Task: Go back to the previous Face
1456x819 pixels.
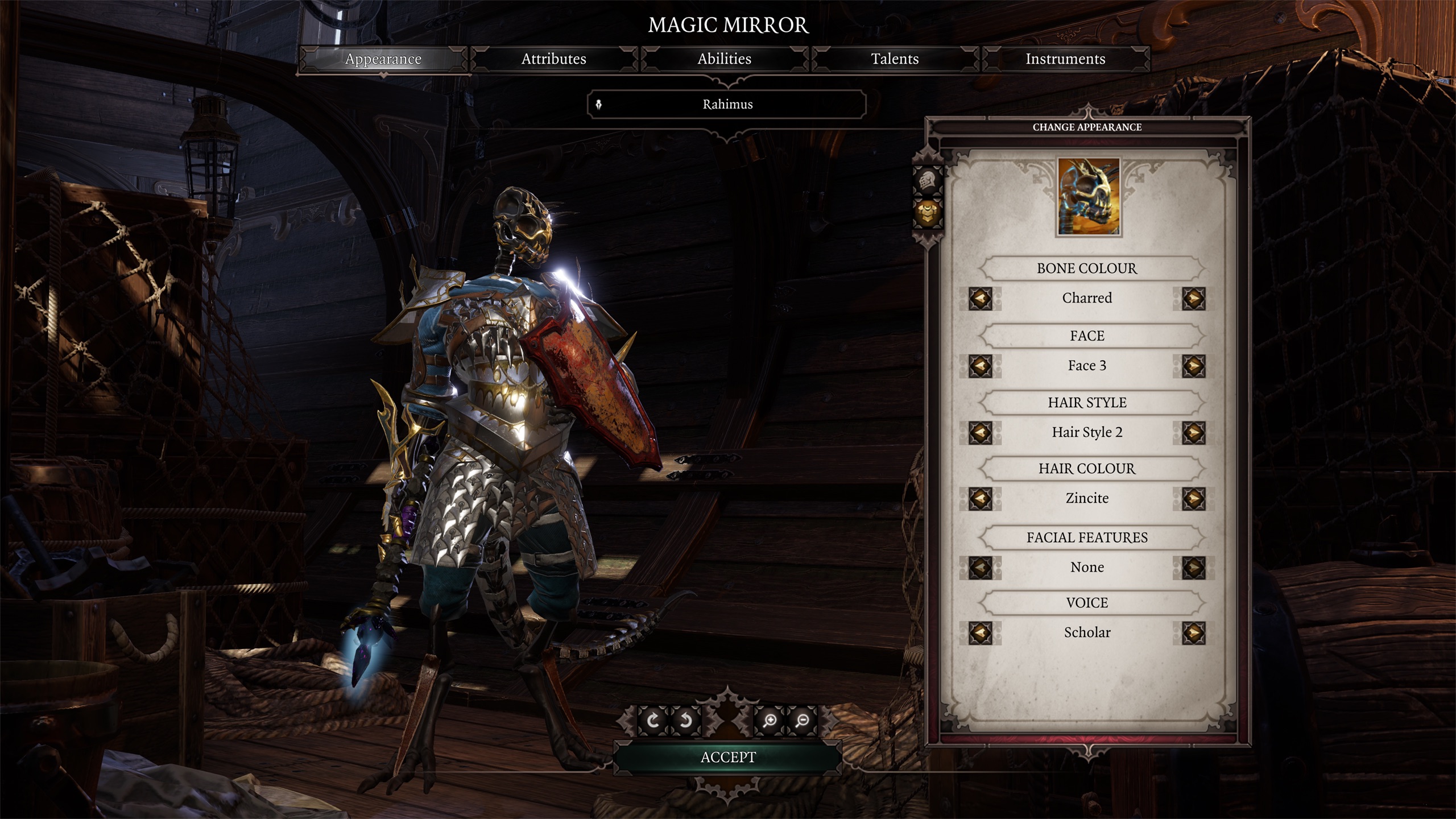Action: pos(980,366)
